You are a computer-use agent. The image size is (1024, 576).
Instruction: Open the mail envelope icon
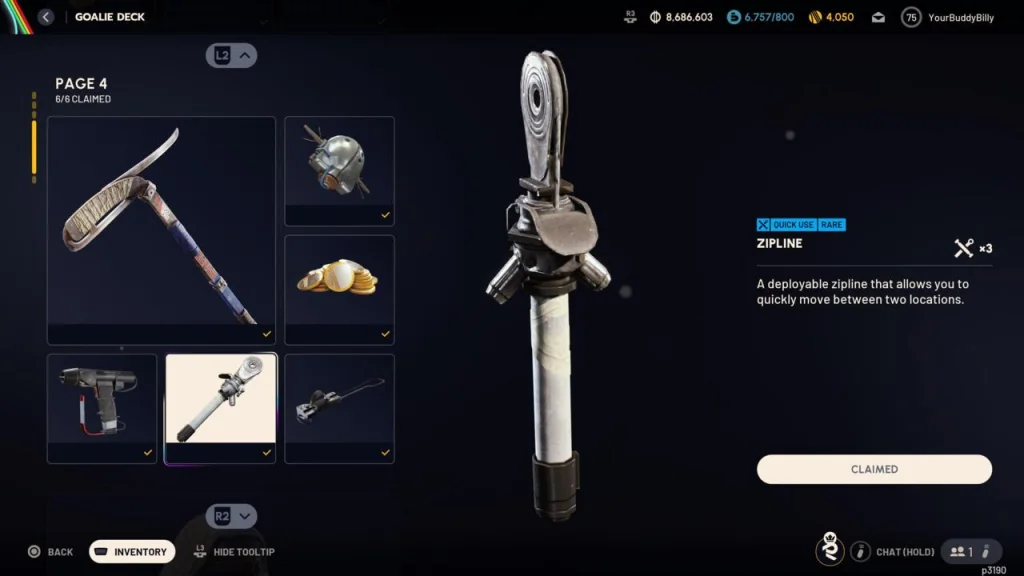(x=878, y=17)
